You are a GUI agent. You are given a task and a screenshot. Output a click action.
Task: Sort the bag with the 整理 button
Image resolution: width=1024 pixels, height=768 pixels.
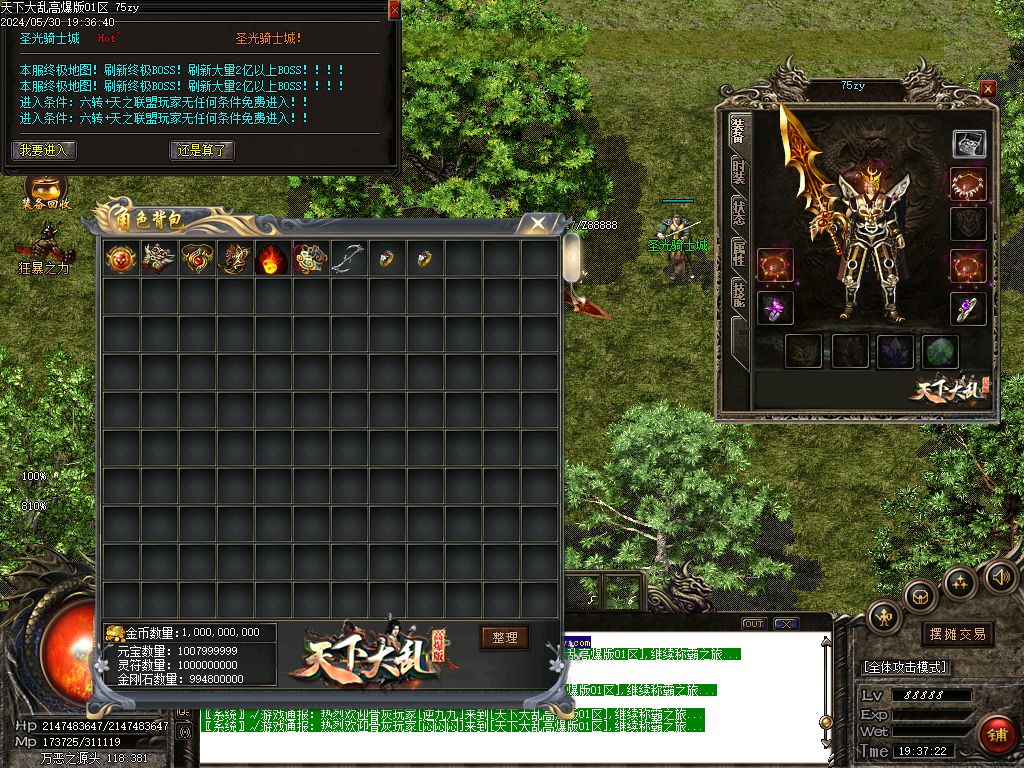tap(504, 637)
